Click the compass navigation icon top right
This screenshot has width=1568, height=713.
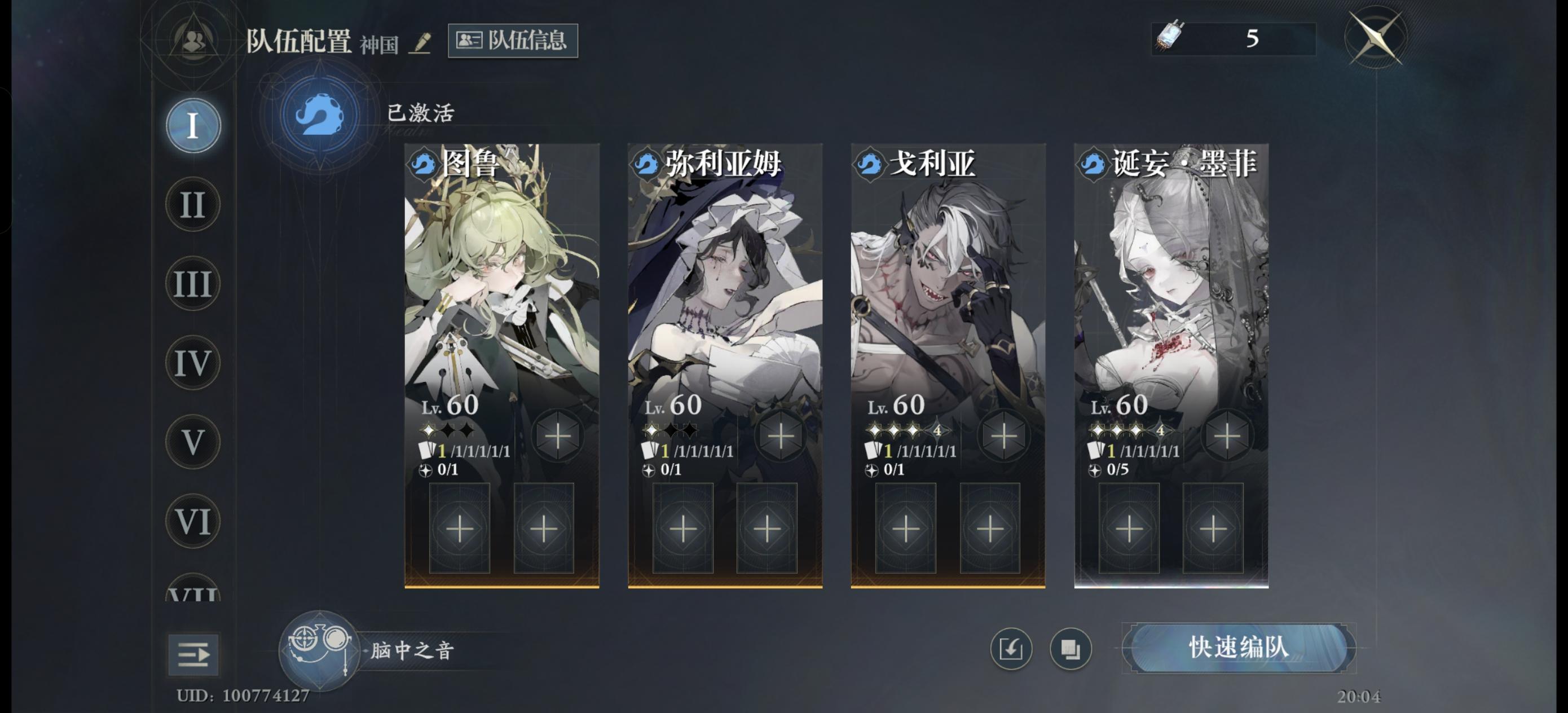pos(1377,38)
